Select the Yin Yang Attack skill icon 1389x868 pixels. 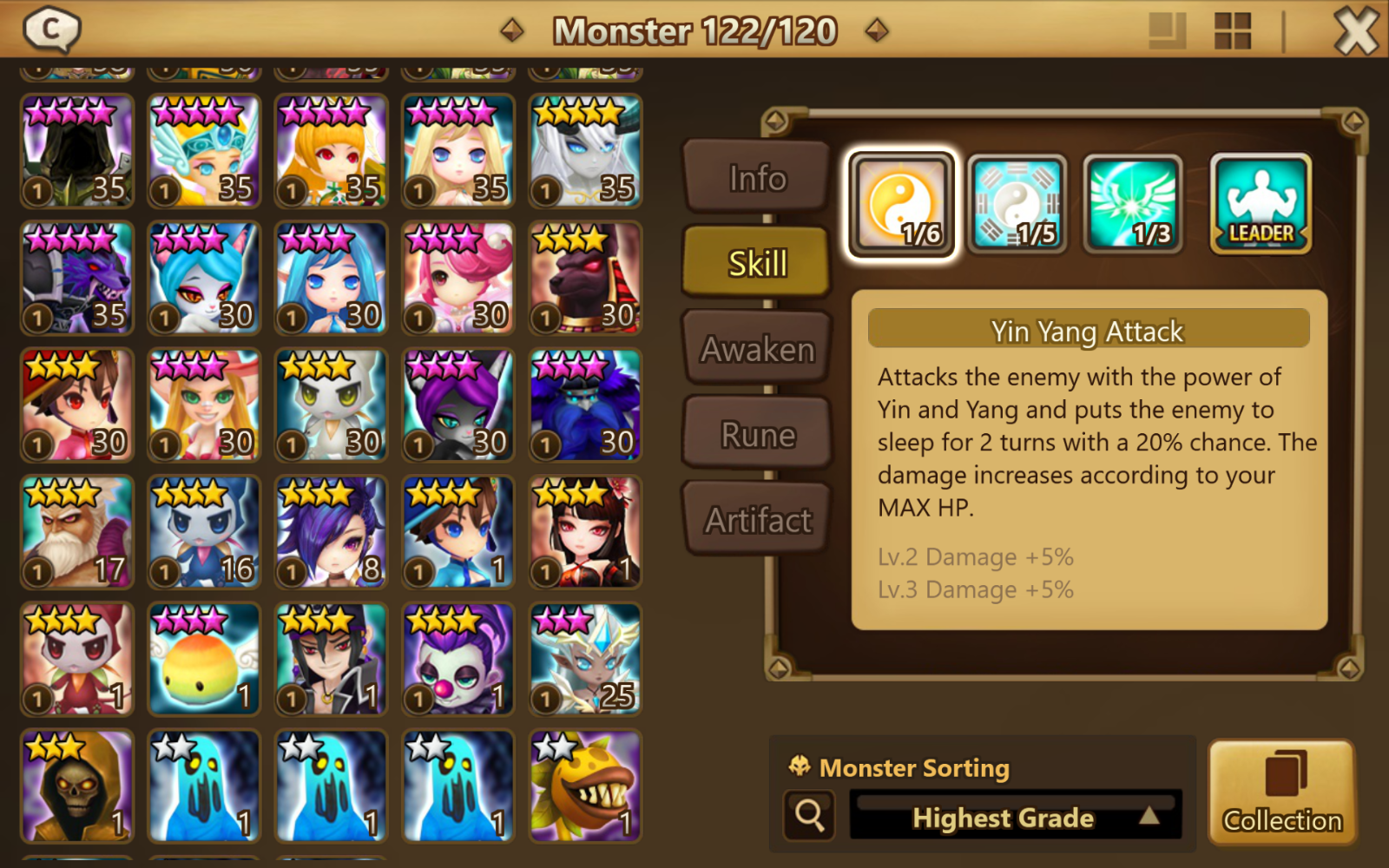[x=902, y=205]
